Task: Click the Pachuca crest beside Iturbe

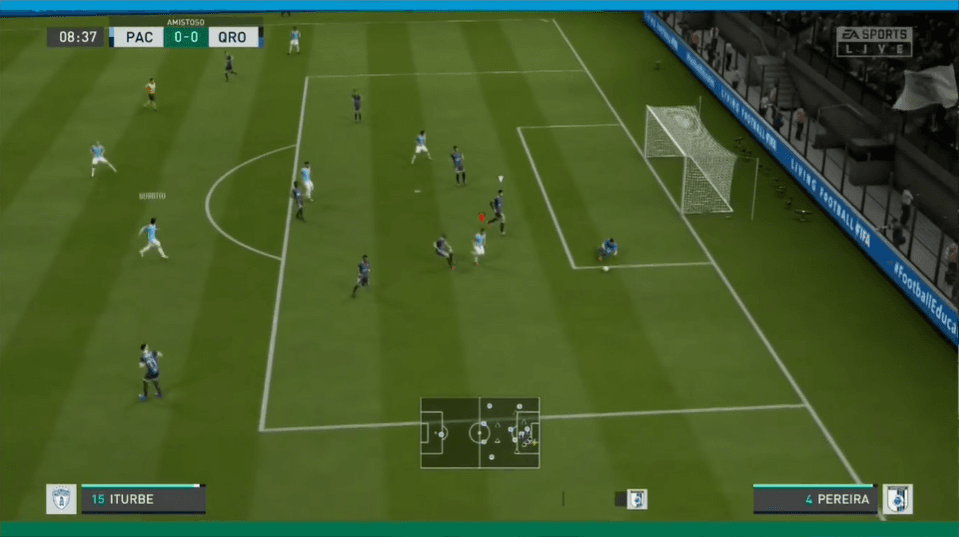Action: 61,499
